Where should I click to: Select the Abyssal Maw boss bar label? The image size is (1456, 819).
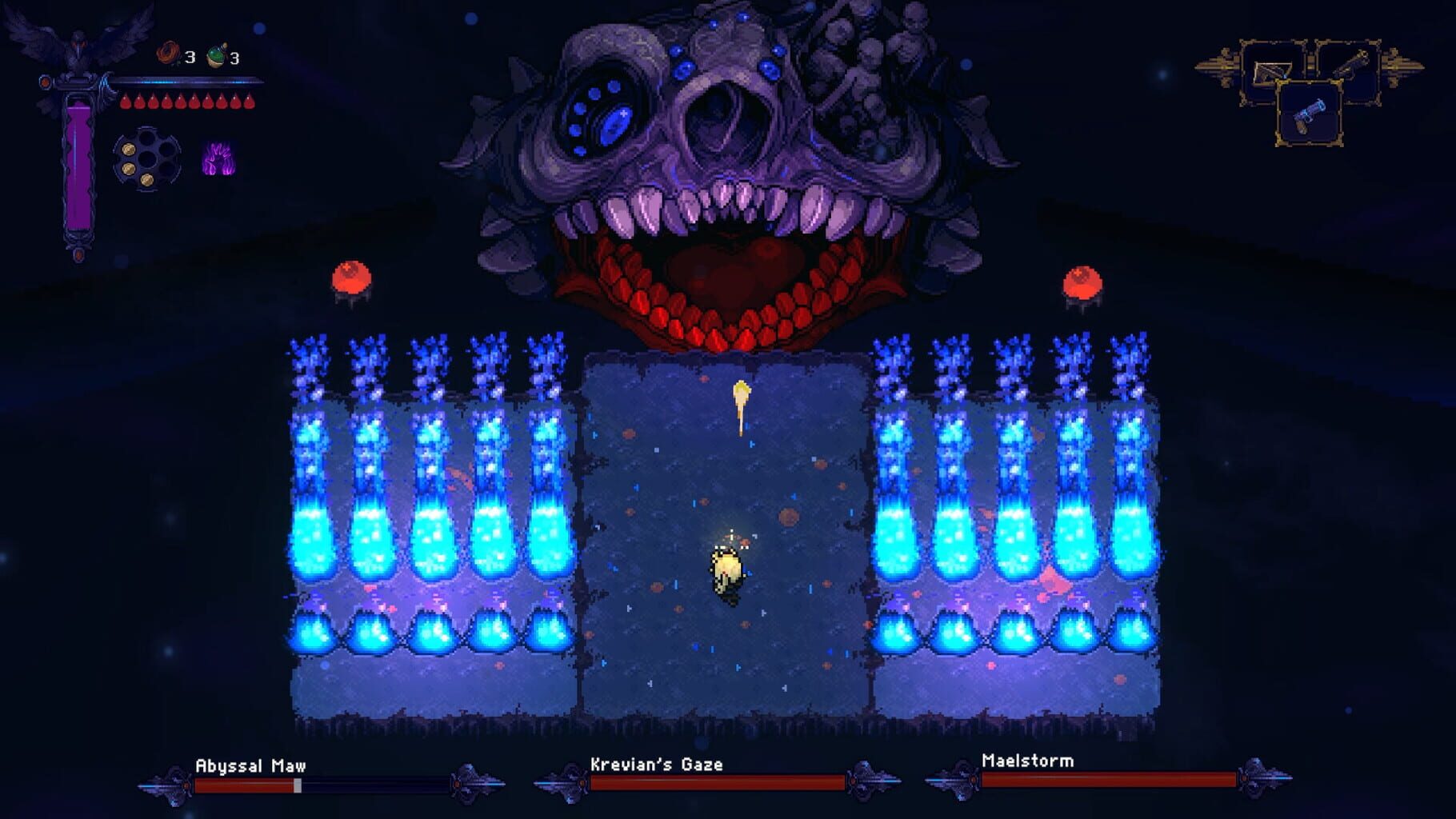pos(248,764)
